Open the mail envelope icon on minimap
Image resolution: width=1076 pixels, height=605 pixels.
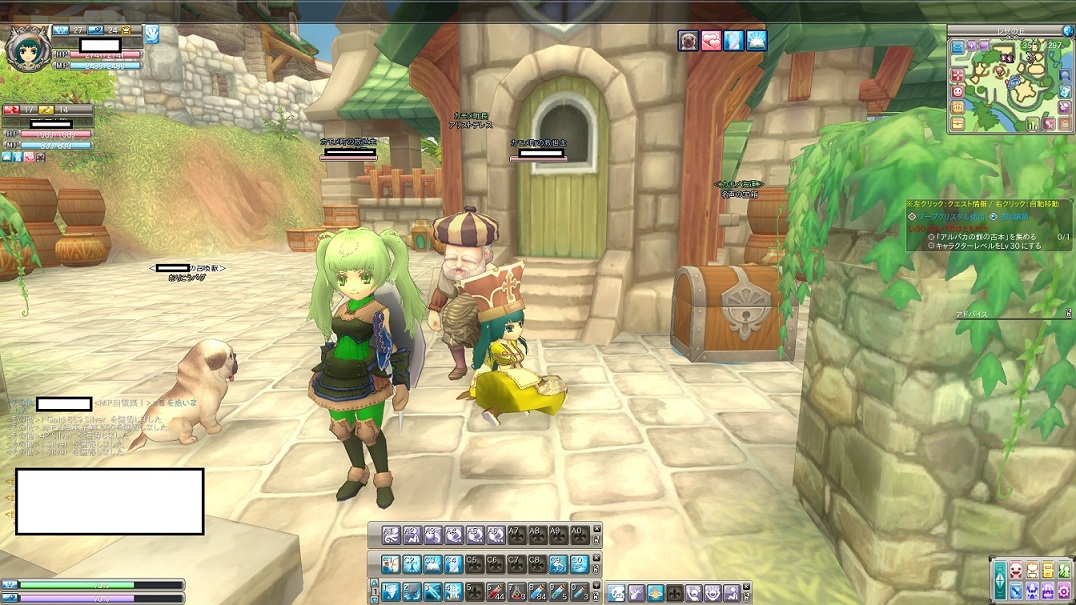pos(958,46)
